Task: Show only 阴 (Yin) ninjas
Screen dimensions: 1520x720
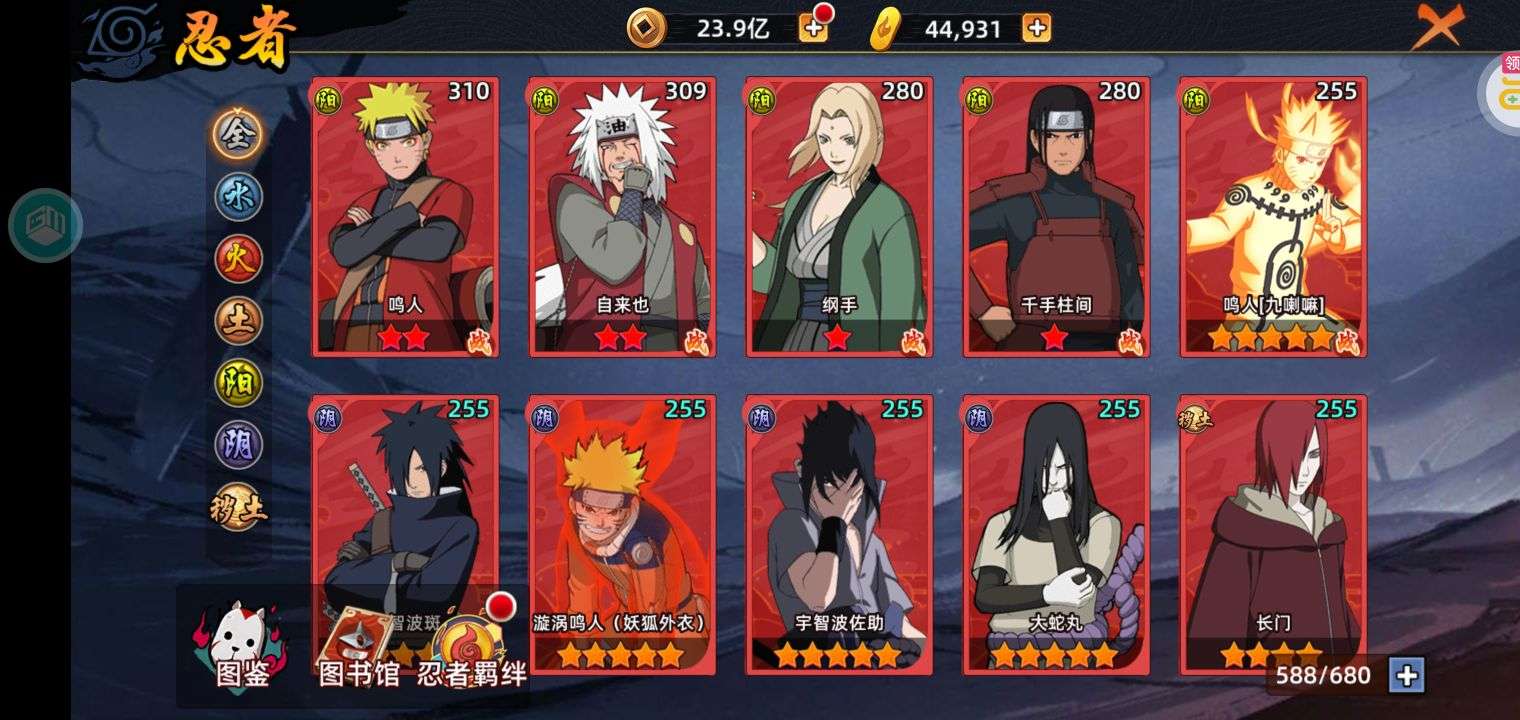Action: point(238,445)
